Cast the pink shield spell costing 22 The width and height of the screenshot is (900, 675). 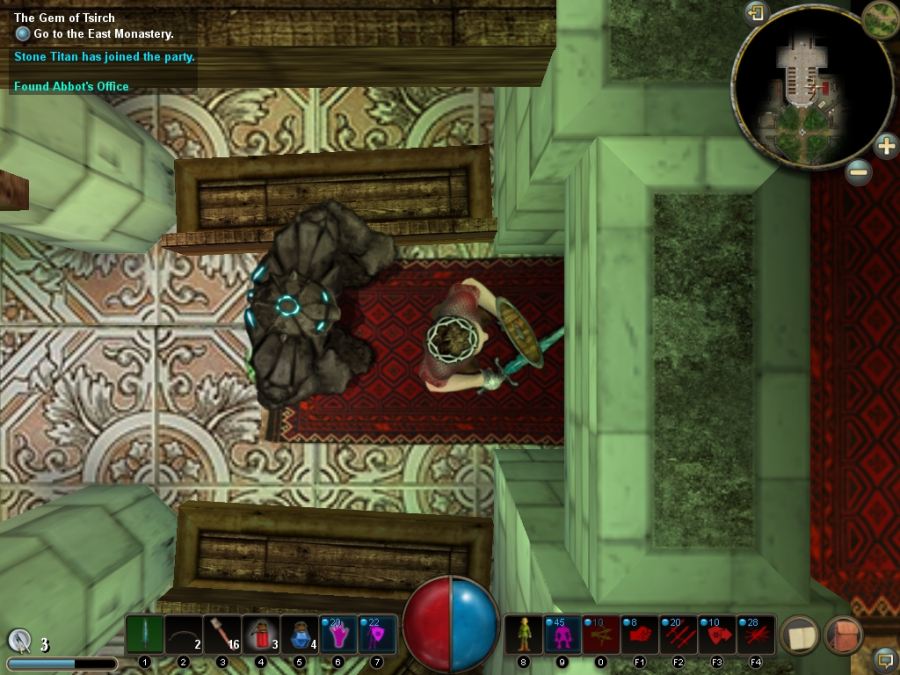pyautogui.click(x=377, y=634)
